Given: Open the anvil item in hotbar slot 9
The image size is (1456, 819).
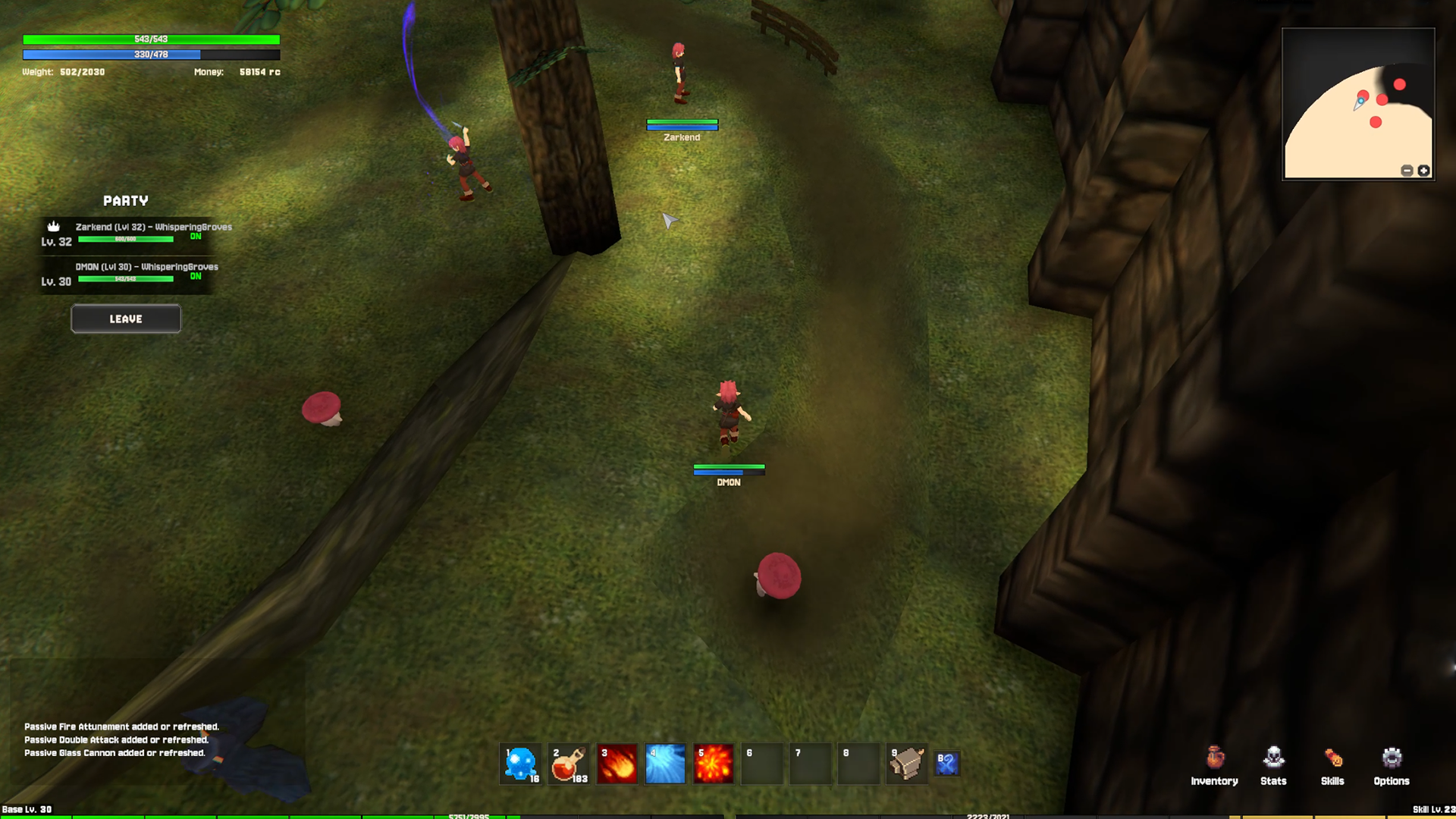Looking at the screenshot, I should [x=907, y=763].
